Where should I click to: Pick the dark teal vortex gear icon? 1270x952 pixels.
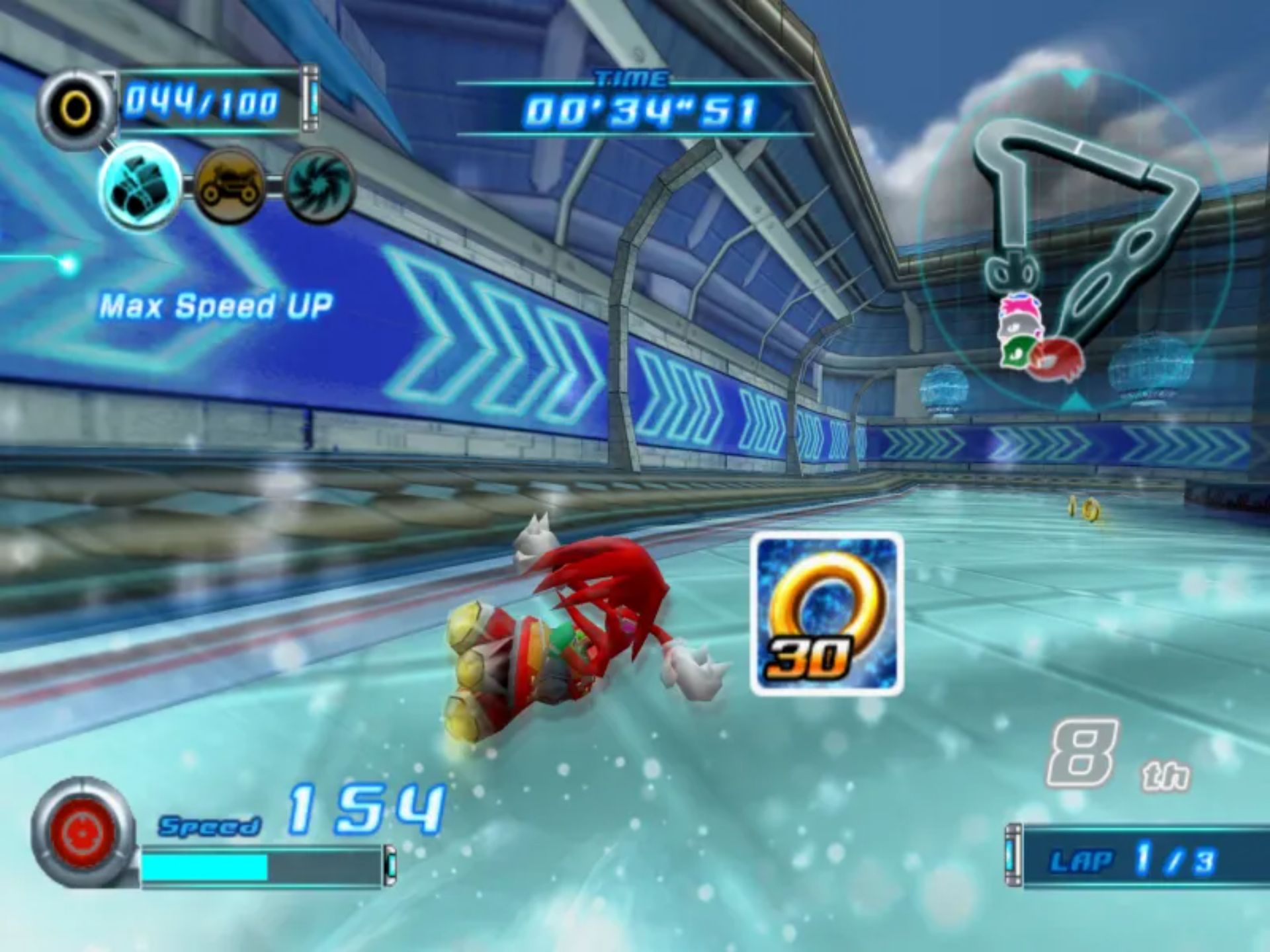[319, 186]
